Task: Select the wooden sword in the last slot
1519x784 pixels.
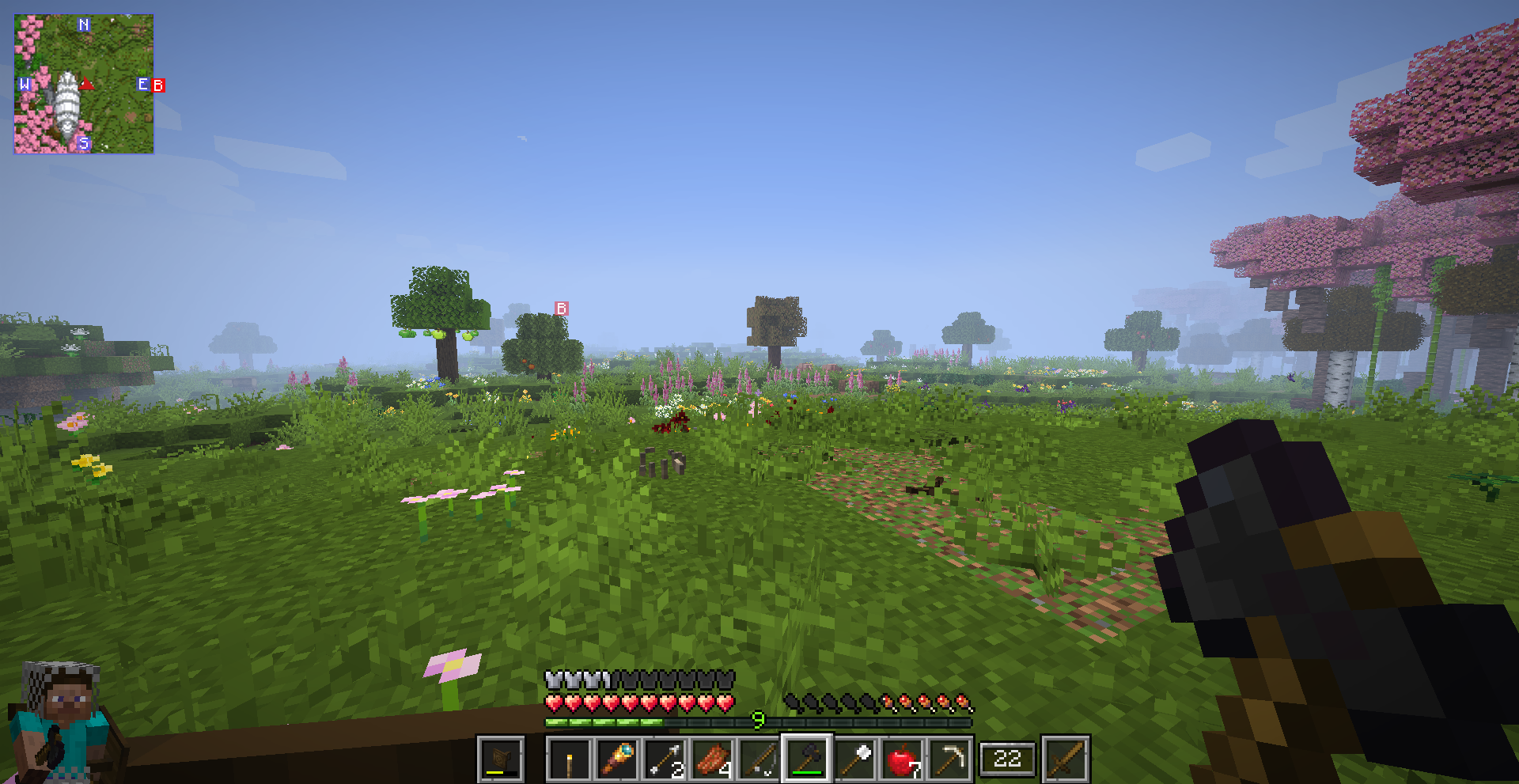Action: [x=1064, y=758]
